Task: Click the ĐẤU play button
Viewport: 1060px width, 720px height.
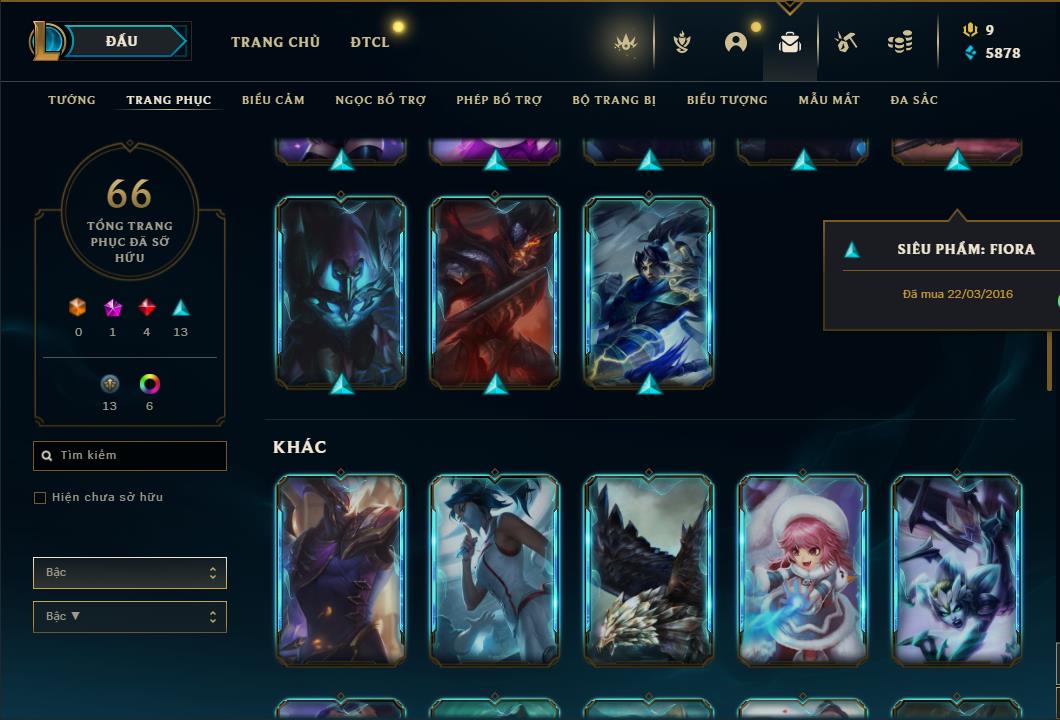Action: tap(123, 41)
